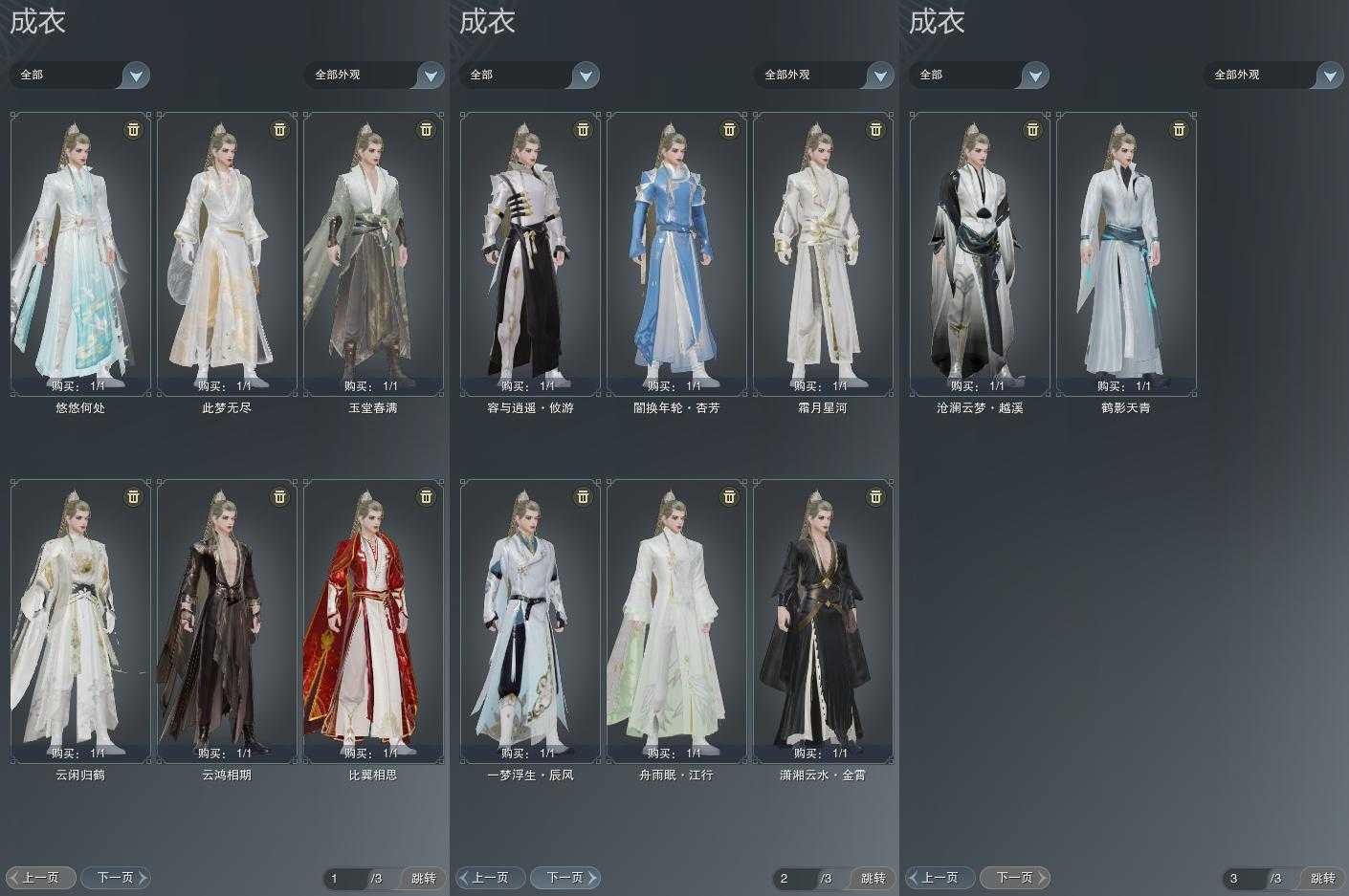Remove 霜月星河 using its trash icon
This screenshot has width=1349, height=896.
click(875, 129)
